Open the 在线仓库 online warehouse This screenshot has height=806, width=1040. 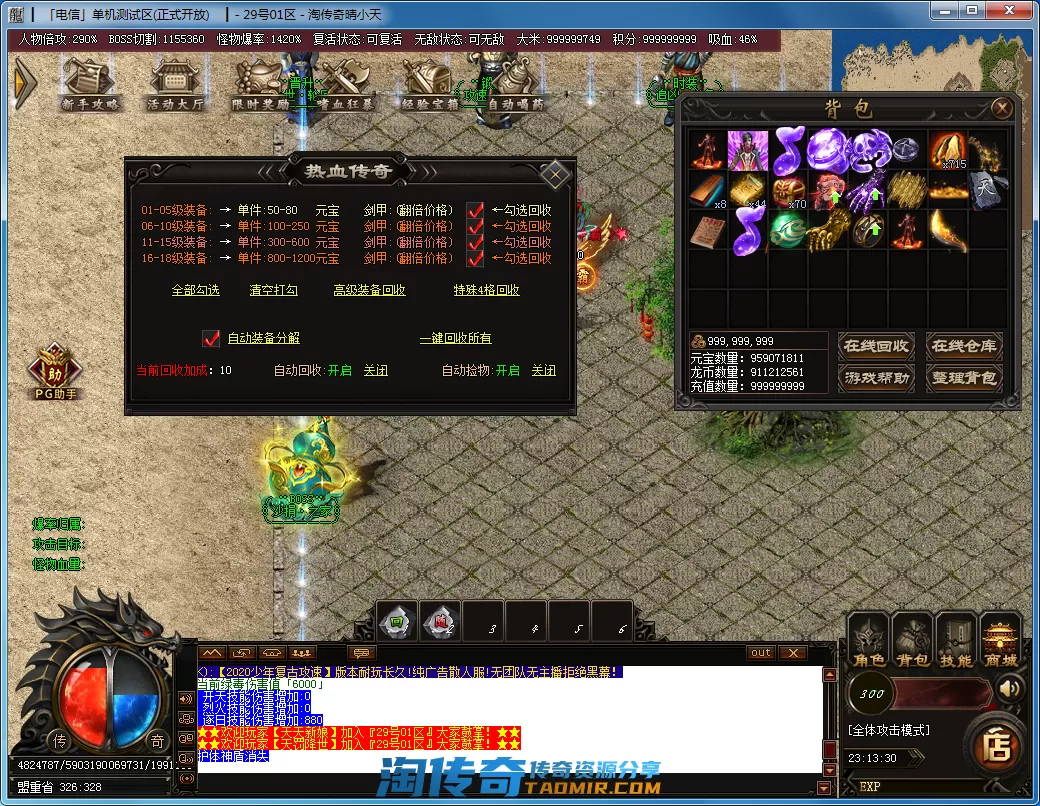[x=964, y=346]
